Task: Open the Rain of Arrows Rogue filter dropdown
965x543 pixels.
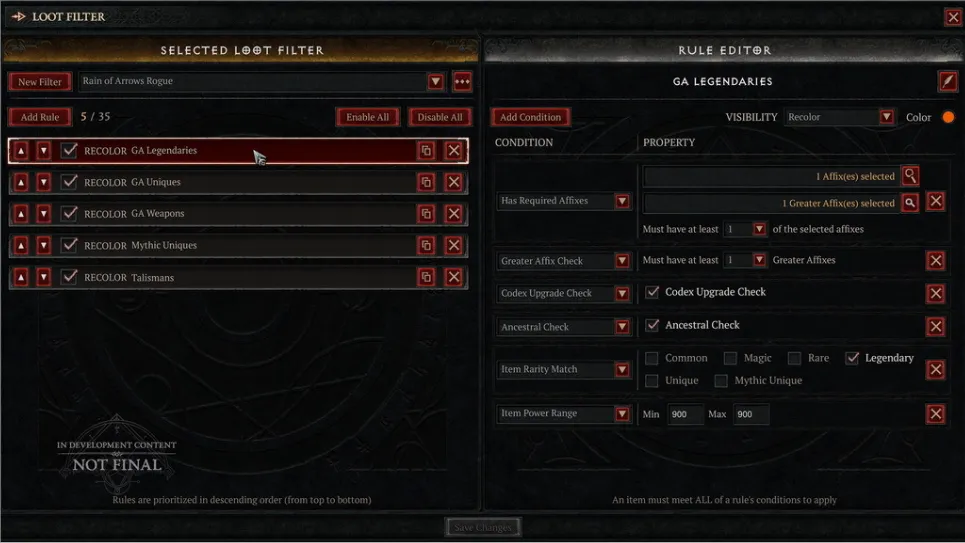Action: pyautogui.click(x=436, y=82)
